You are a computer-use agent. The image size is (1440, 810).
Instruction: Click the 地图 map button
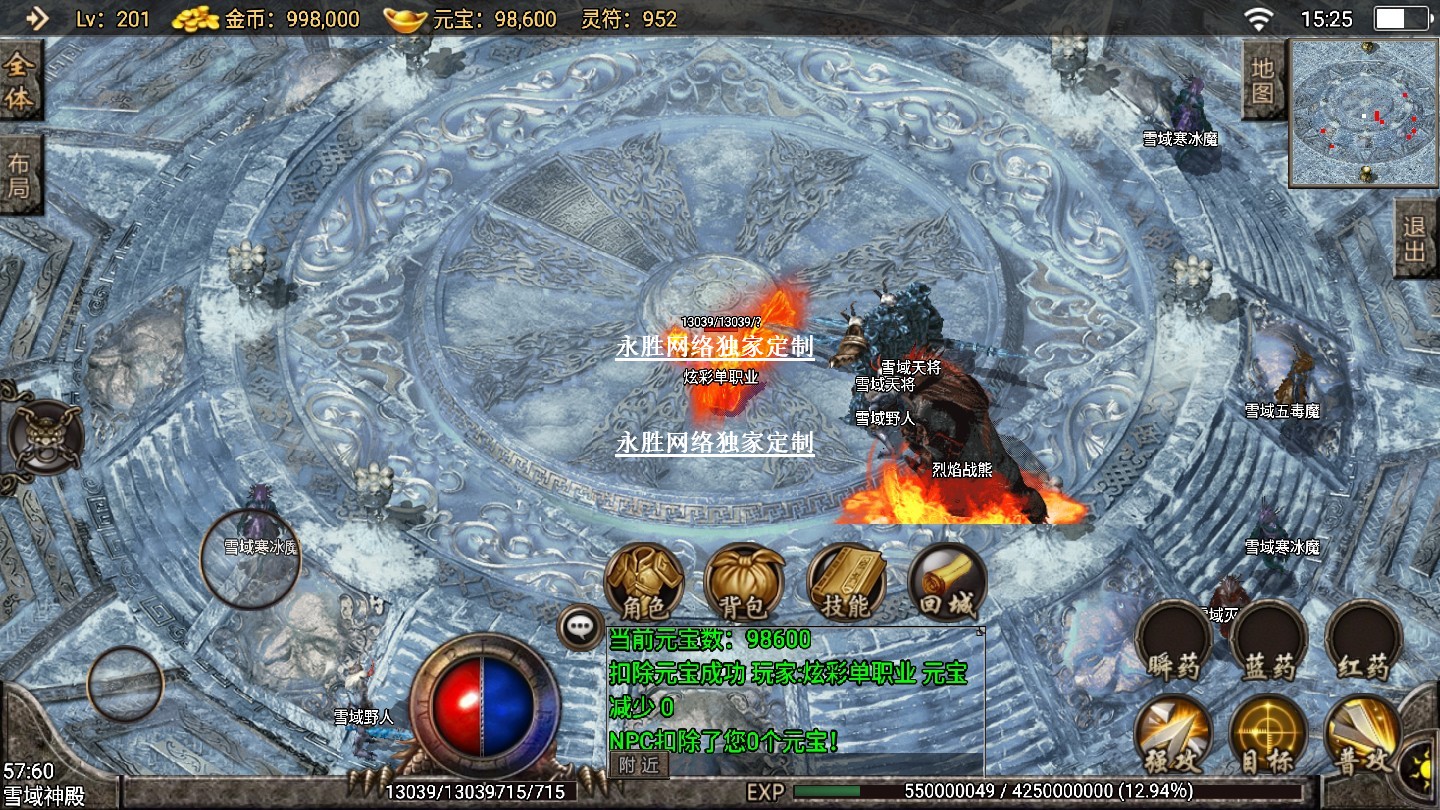[1263, 80]
